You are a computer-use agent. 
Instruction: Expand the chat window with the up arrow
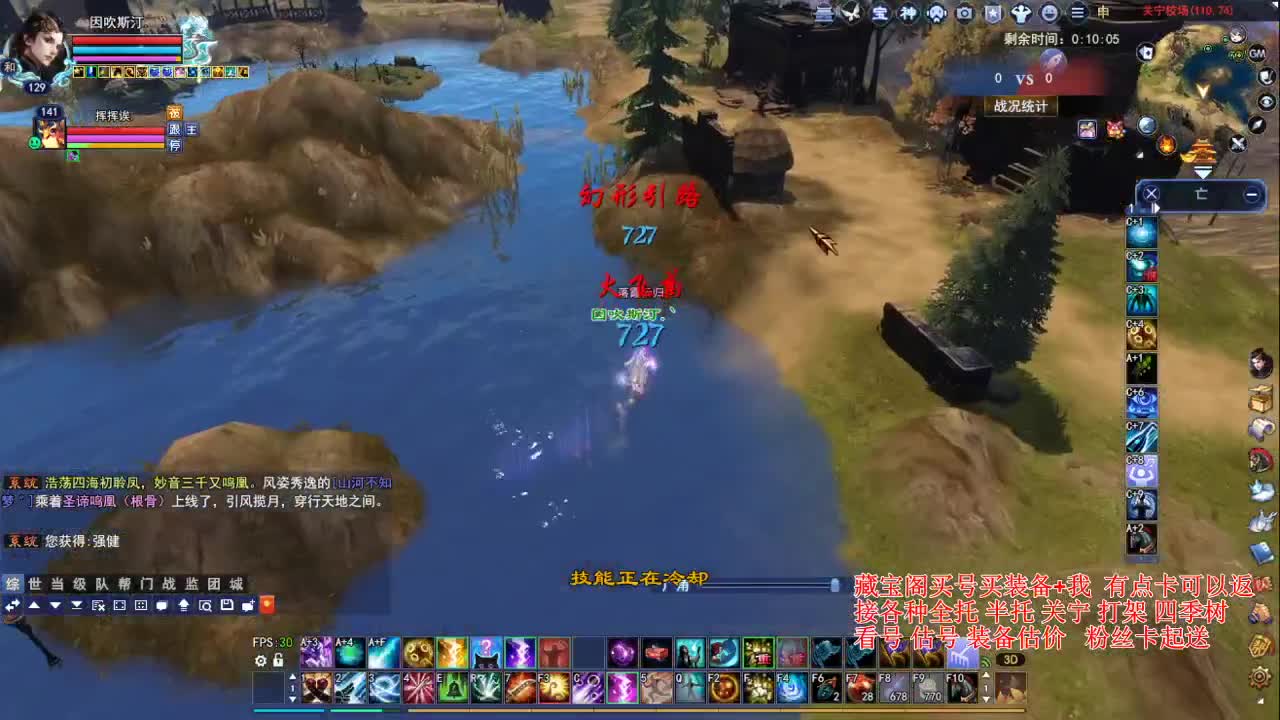pos(33,605)
